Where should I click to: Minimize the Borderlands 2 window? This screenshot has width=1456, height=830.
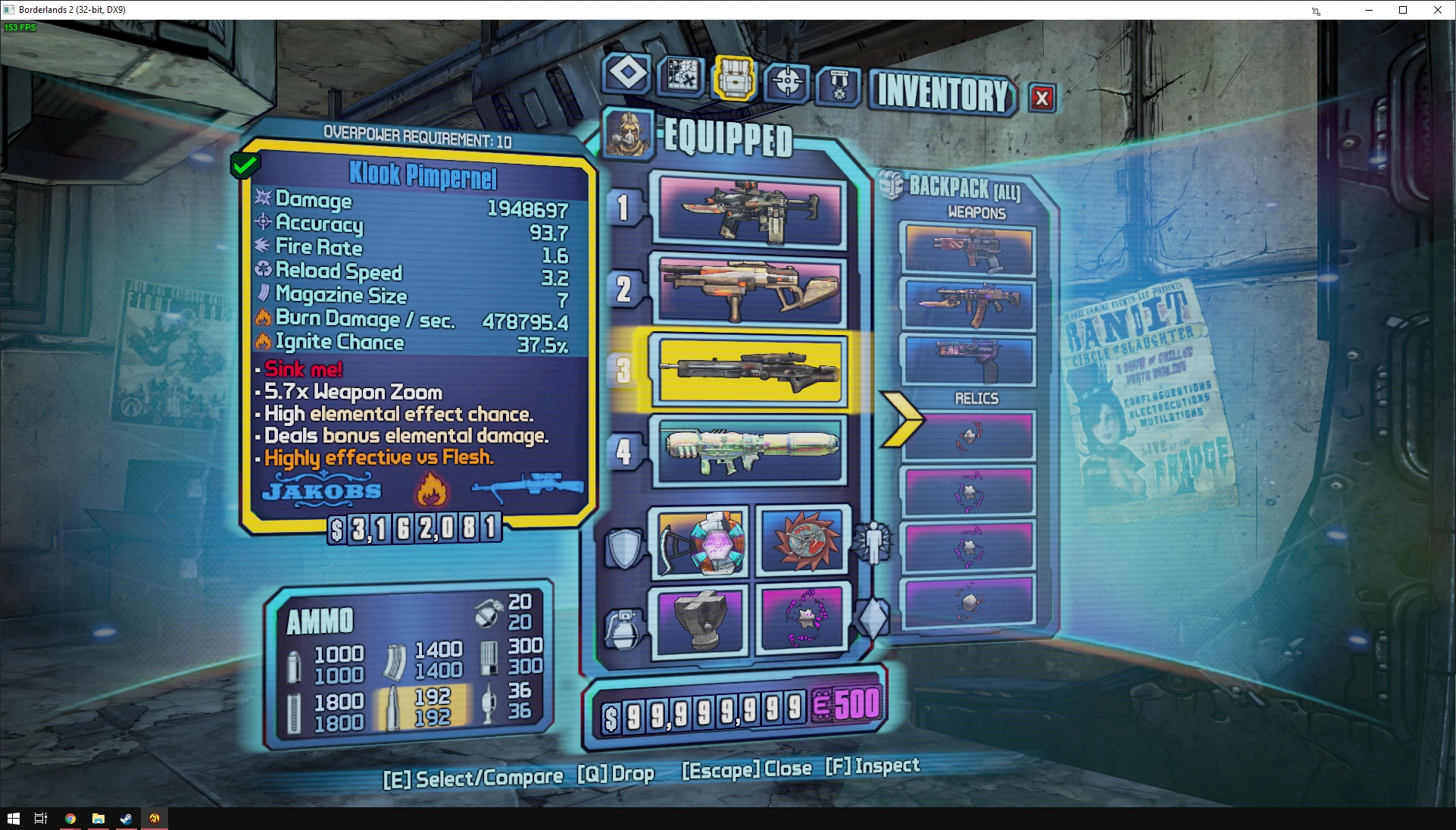[1369, 10]
